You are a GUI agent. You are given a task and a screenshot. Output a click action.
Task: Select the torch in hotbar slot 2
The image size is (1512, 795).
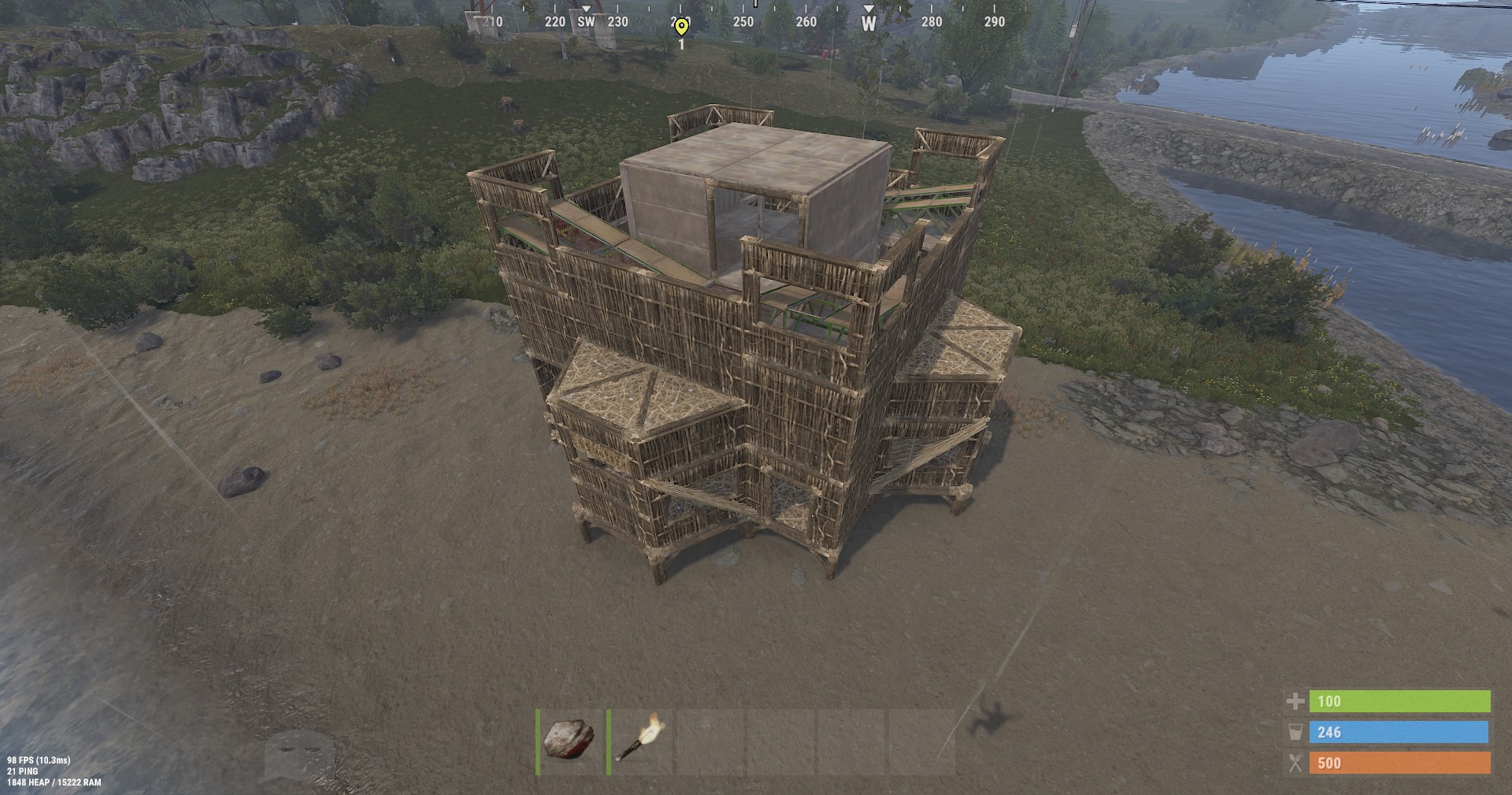[638, 740]
